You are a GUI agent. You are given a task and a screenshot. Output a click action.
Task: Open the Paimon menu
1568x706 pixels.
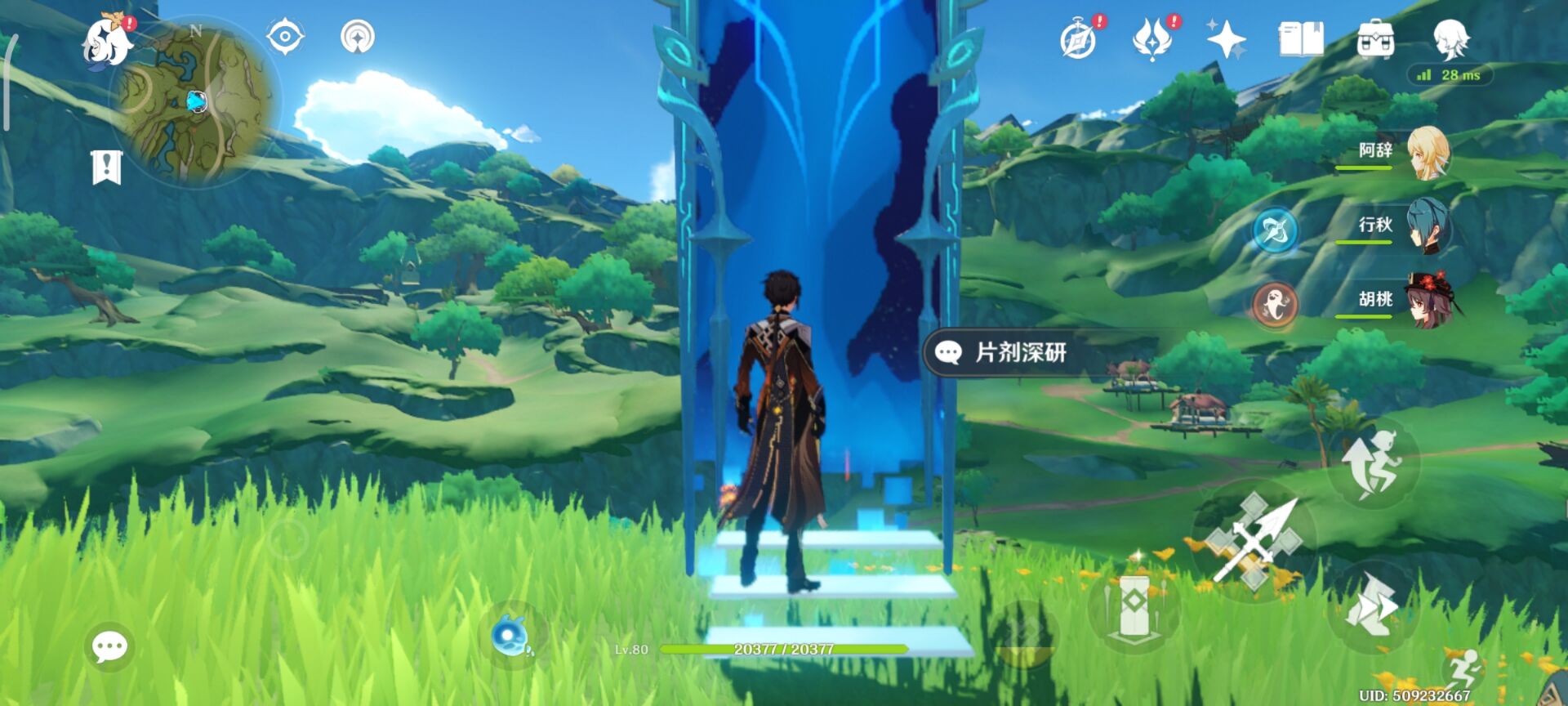tap(109, 41)
